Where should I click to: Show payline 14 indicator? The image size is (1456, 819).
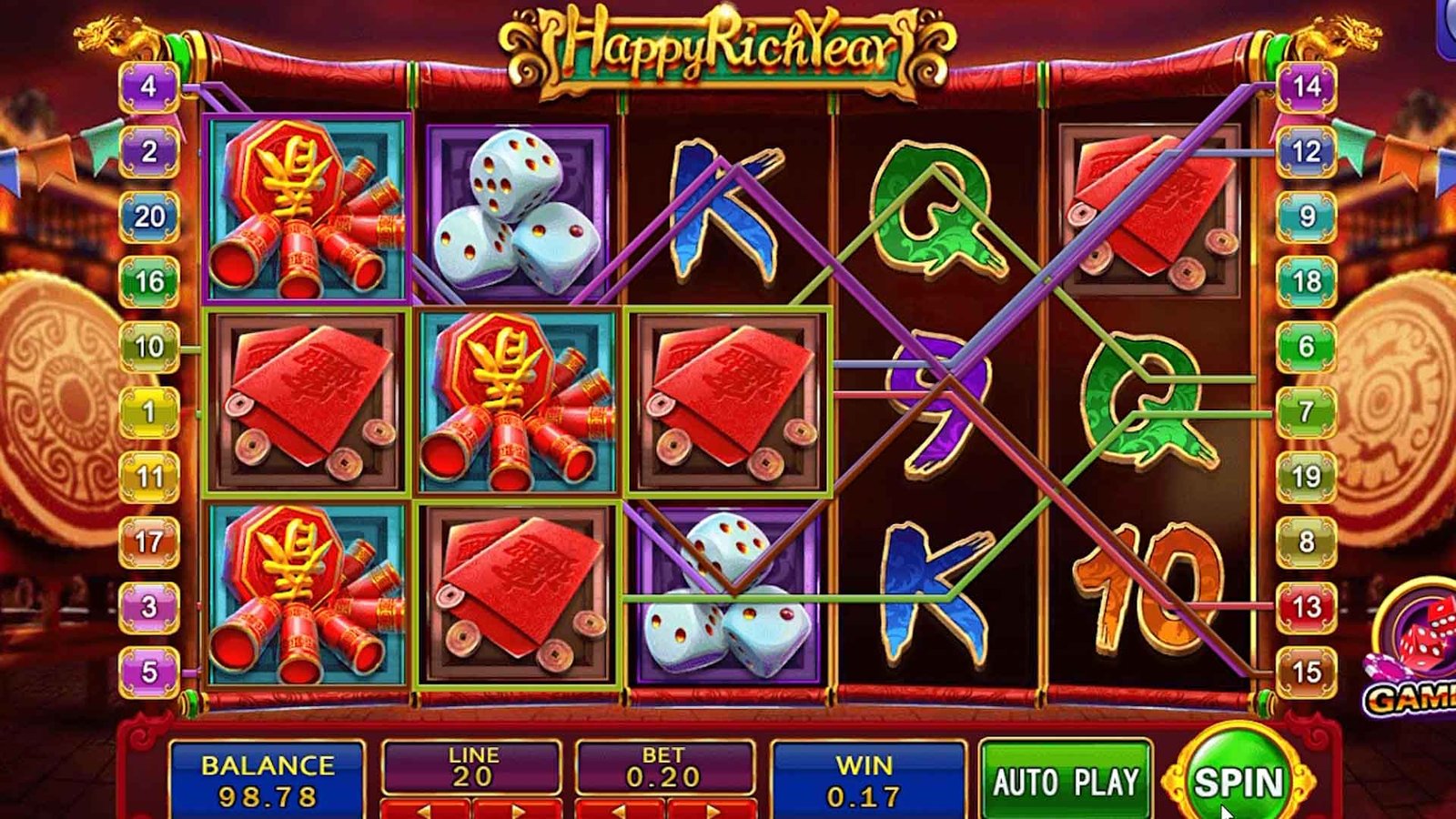[x=1307, y=87]
